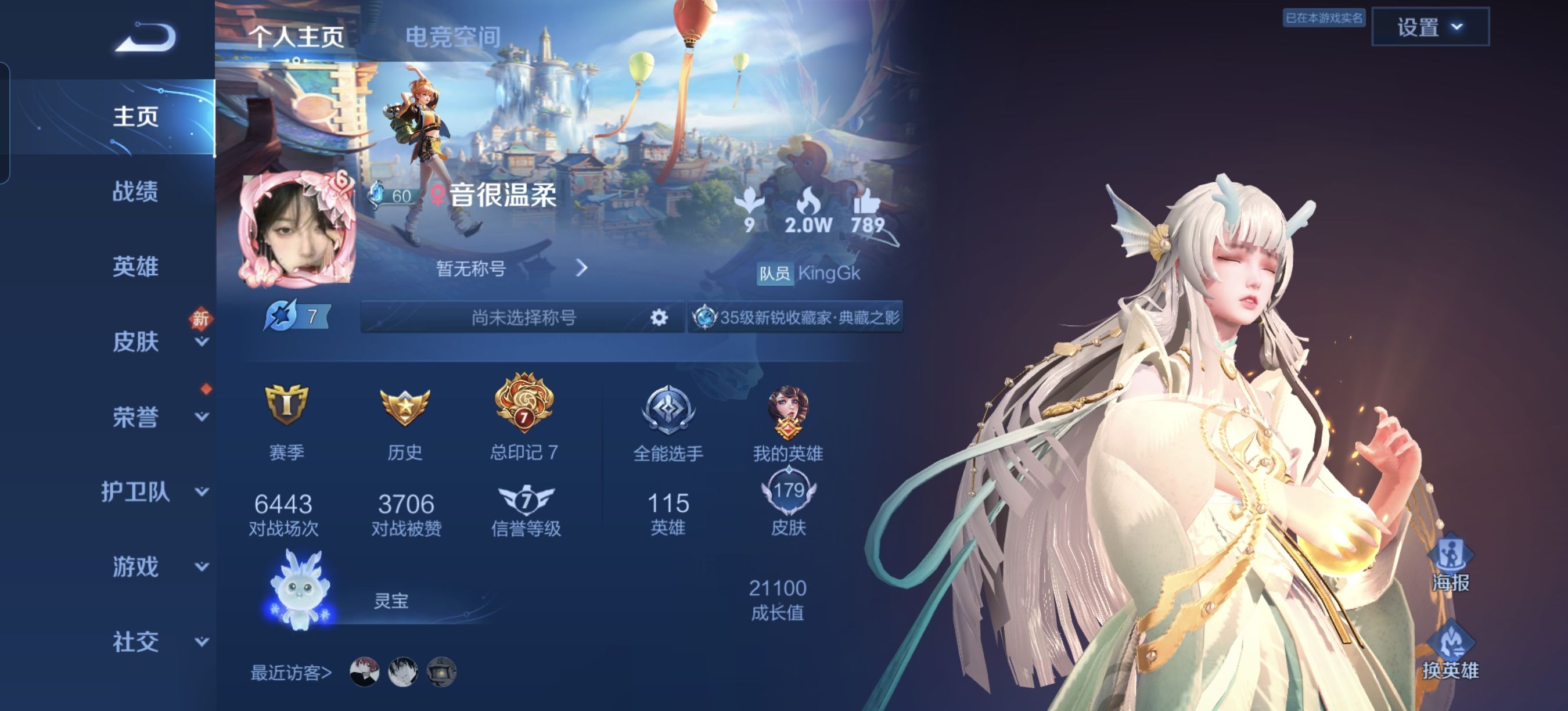Expand the 荣誉 side menu
This screenshot has width=1568, height=711.
click(x=136, y=417)
